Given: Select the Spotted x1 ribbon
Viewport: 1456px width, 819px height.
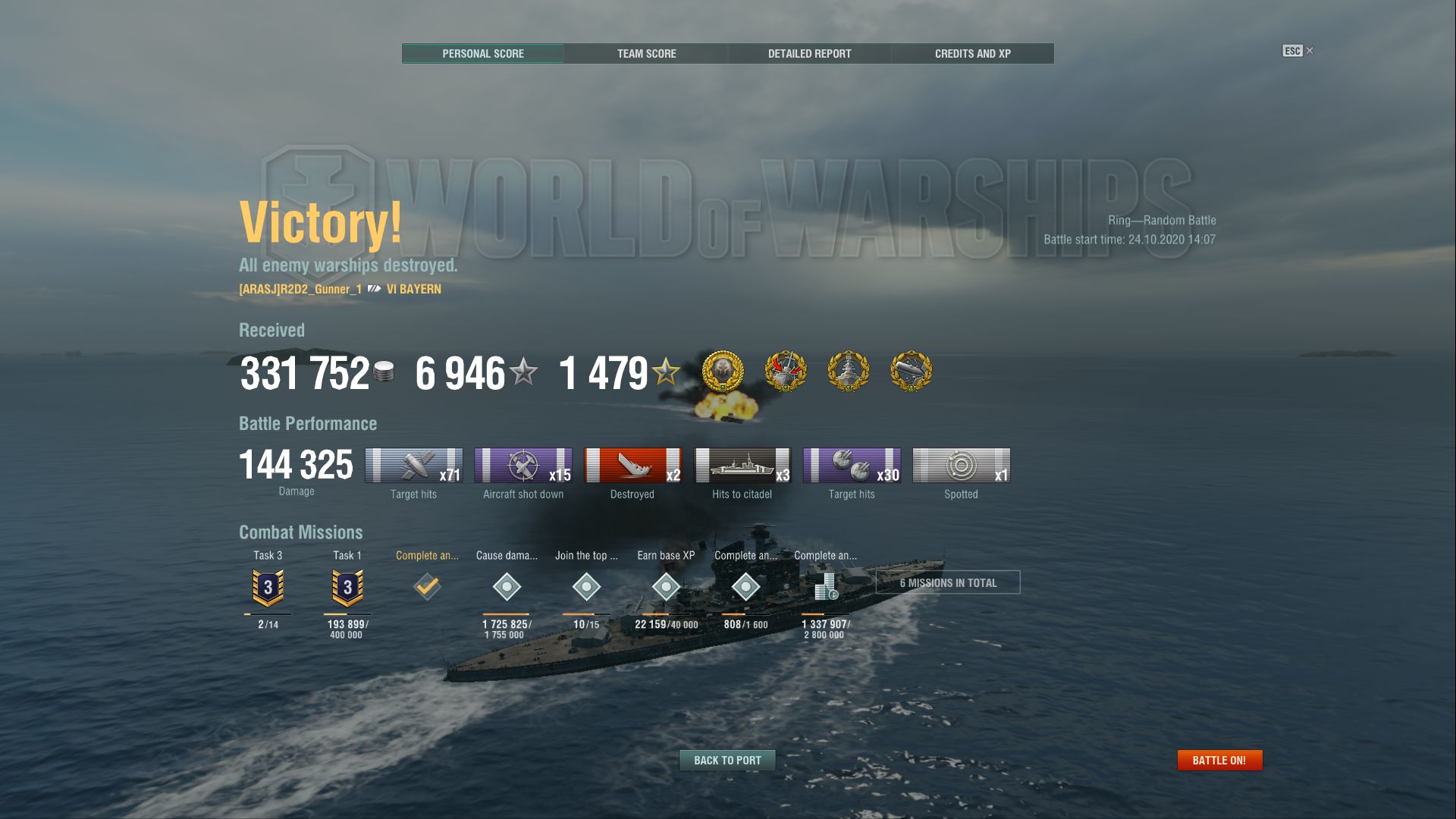Looking at the screenshot, I should coord(960,466).
